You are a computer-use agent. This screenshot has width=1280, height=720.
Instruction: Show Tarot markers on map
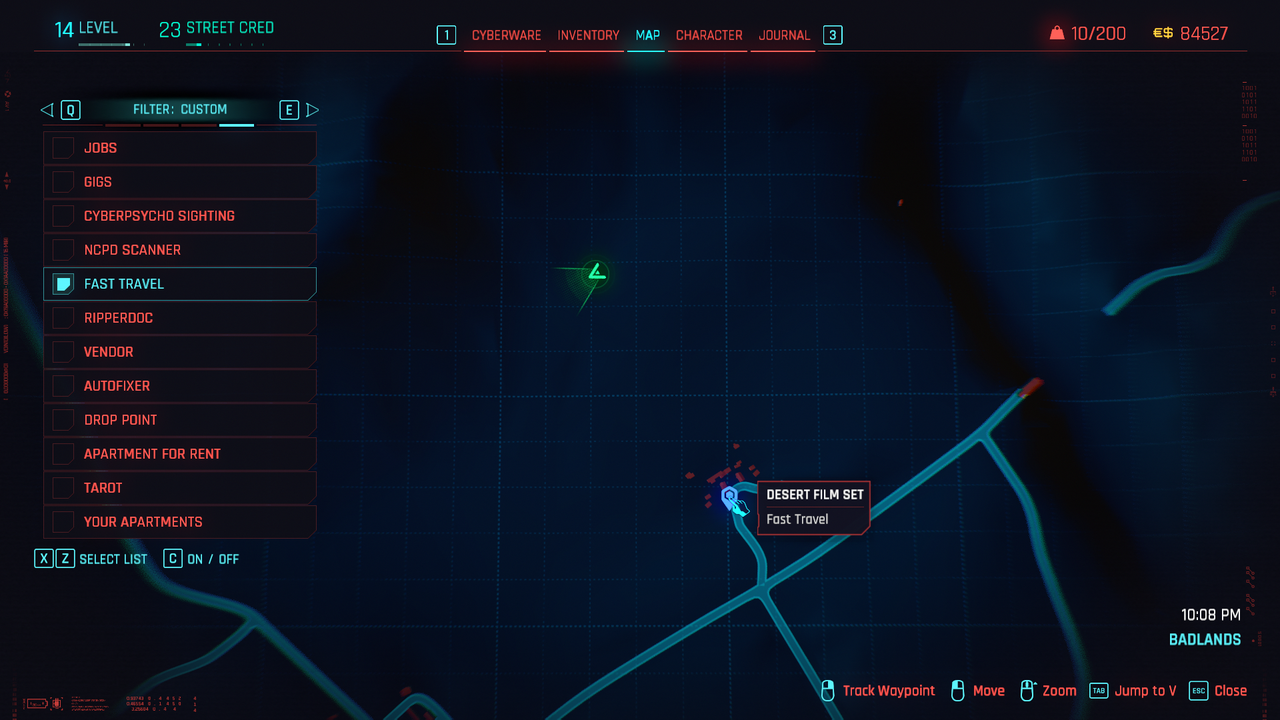(64, 488)
